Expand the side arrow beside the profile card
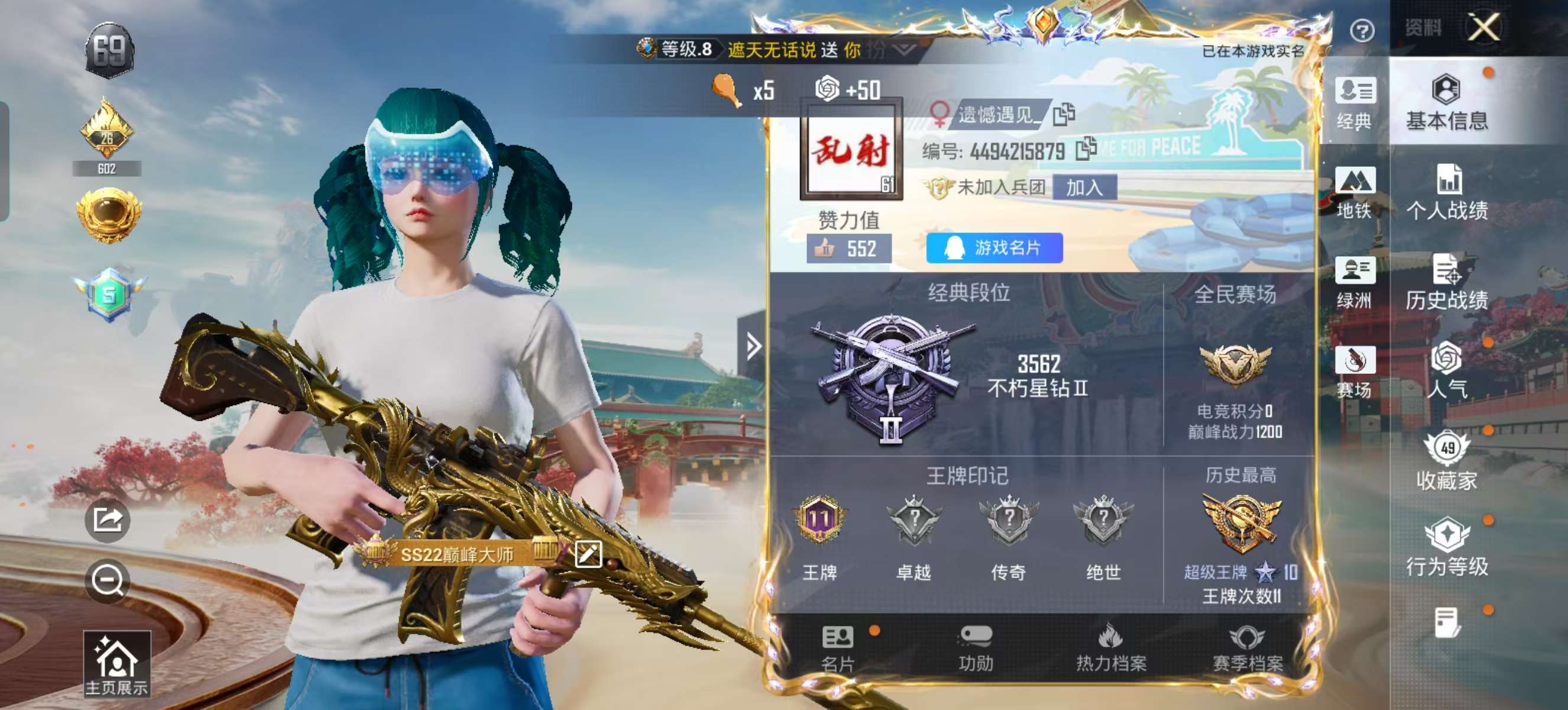This screenshot has height=710, width=1568. coord(755,347)
